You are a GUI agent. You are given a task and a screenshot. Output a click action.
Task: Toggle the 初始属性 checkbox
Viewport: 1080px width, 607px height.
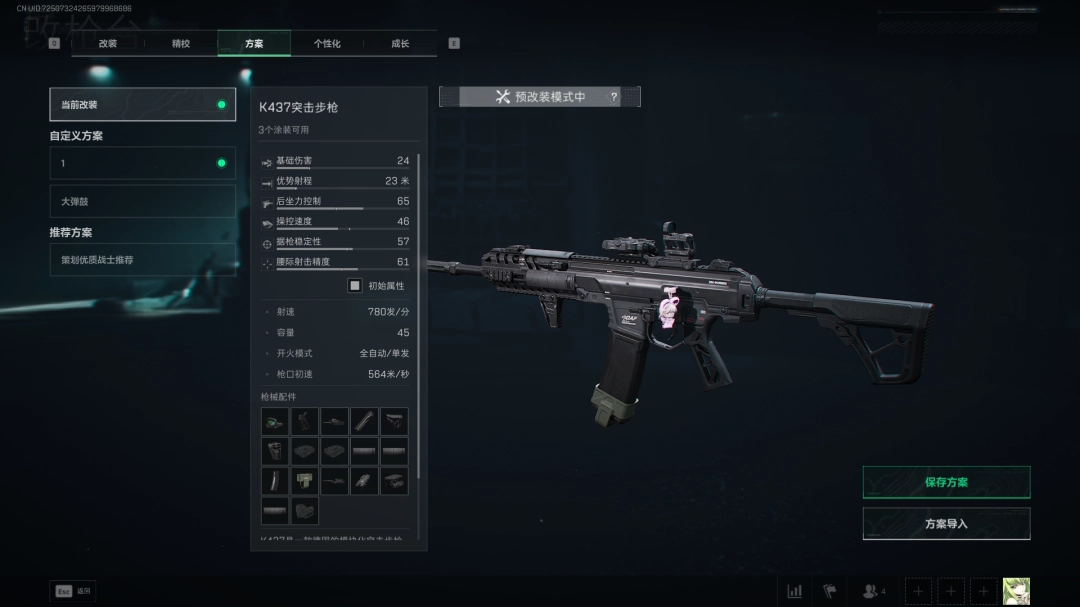(354, 286)
